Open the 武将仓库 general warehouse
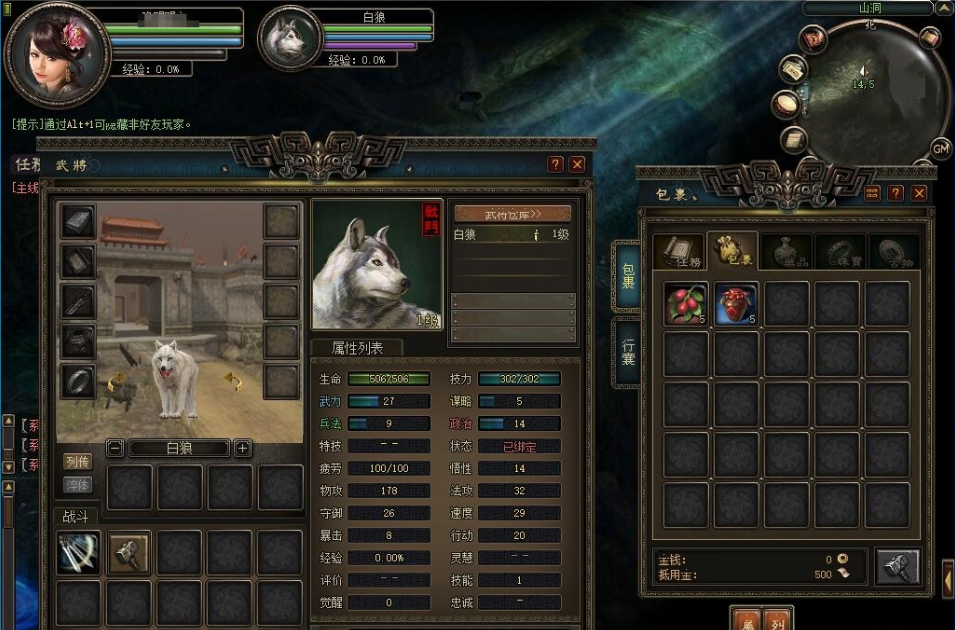The width and height of the screenshot is (955, 630). point(513,214)
